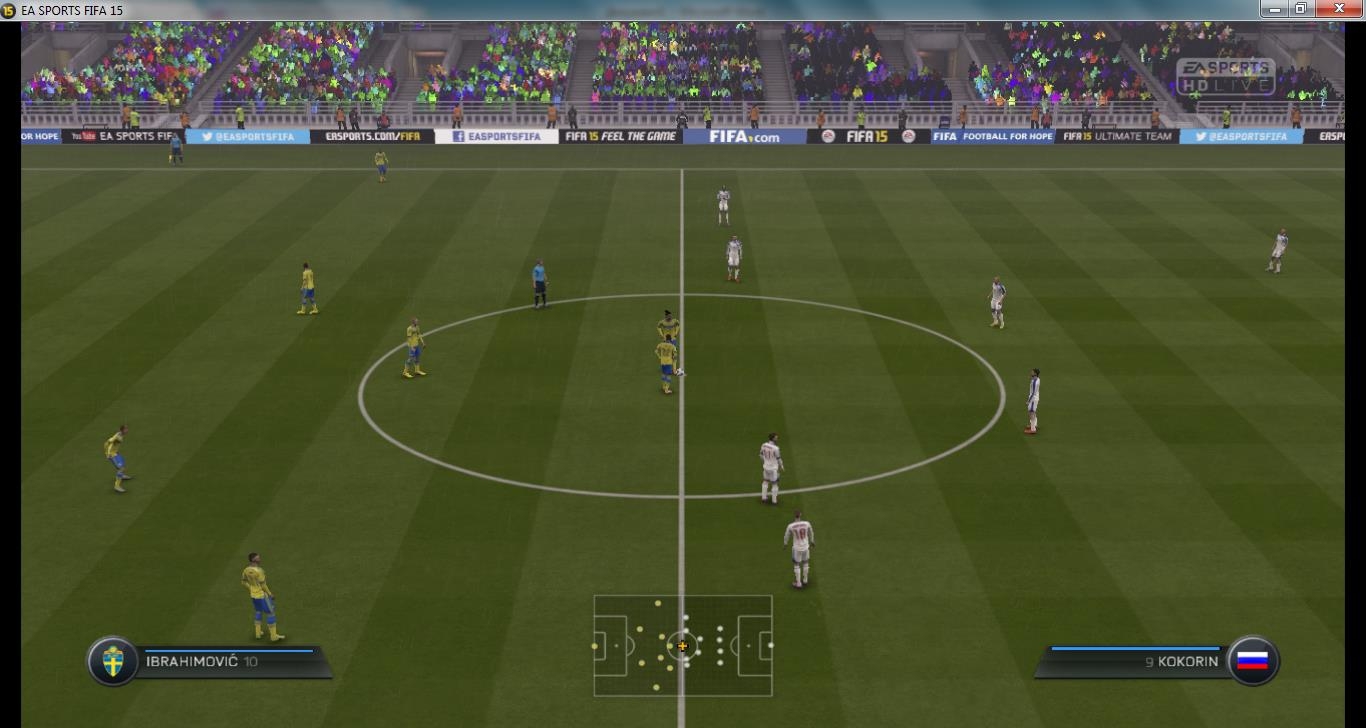
Task: Minimize the FIFA 15 window
Action: (1273, 9)
